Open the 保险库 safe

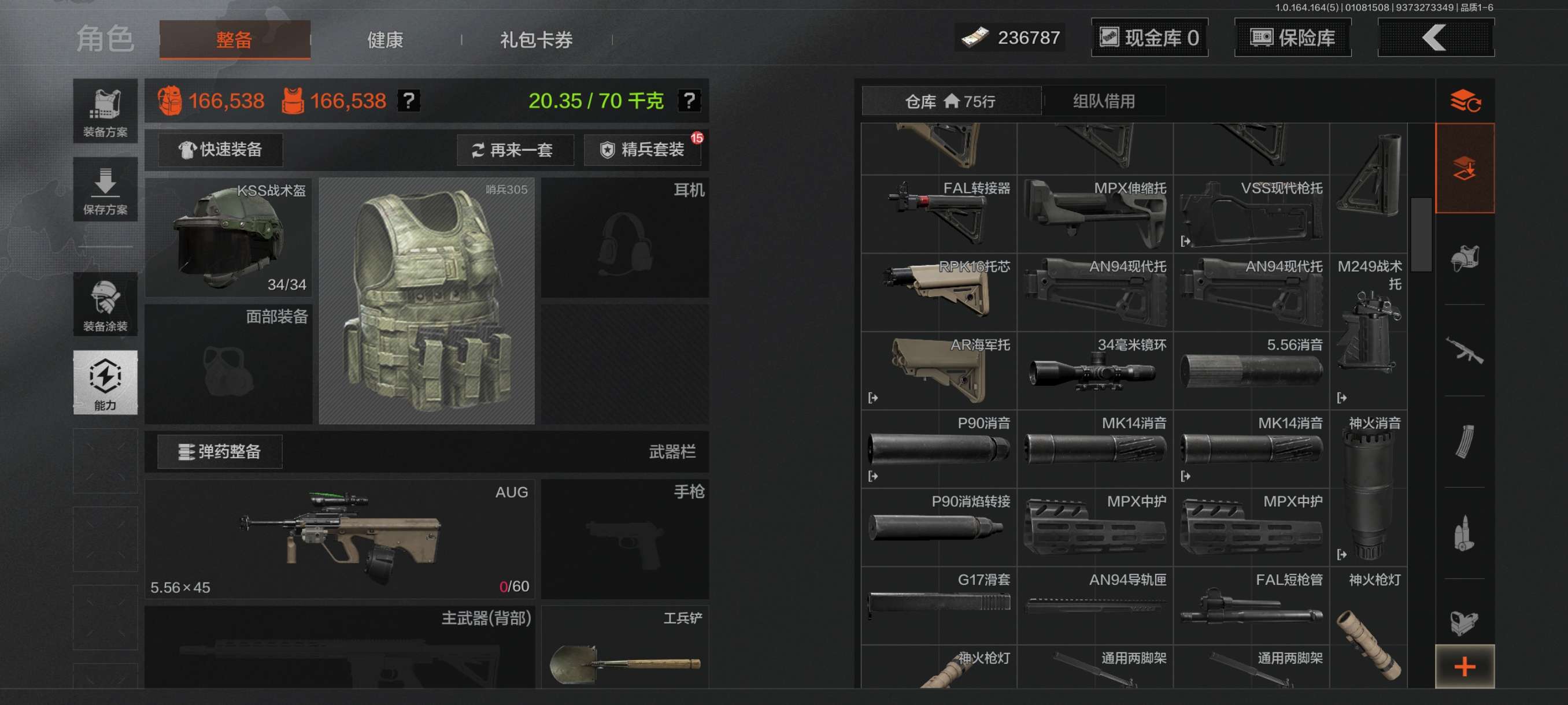1292,38
